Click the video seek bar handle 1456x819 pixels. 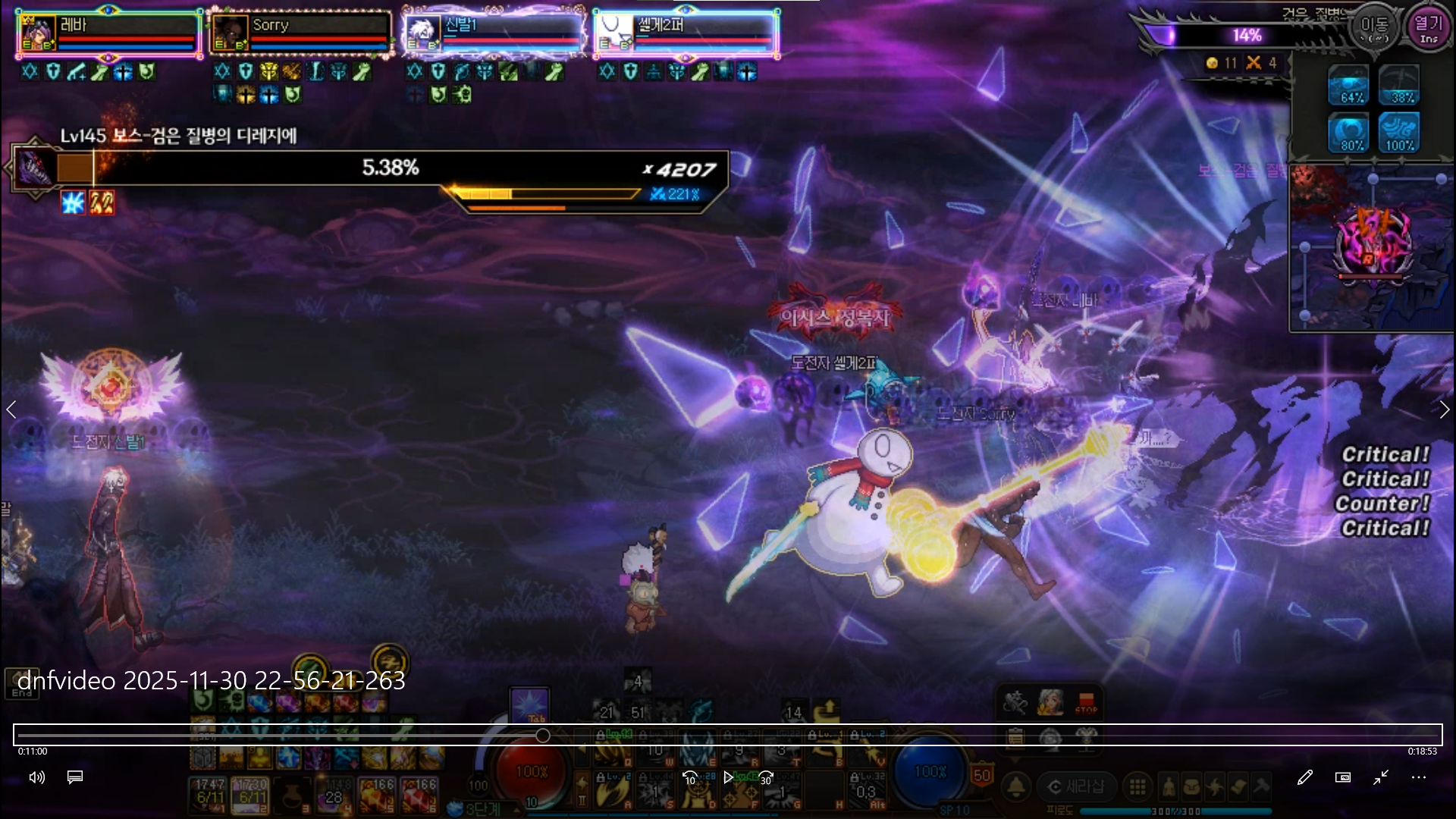tap(543, 736)
